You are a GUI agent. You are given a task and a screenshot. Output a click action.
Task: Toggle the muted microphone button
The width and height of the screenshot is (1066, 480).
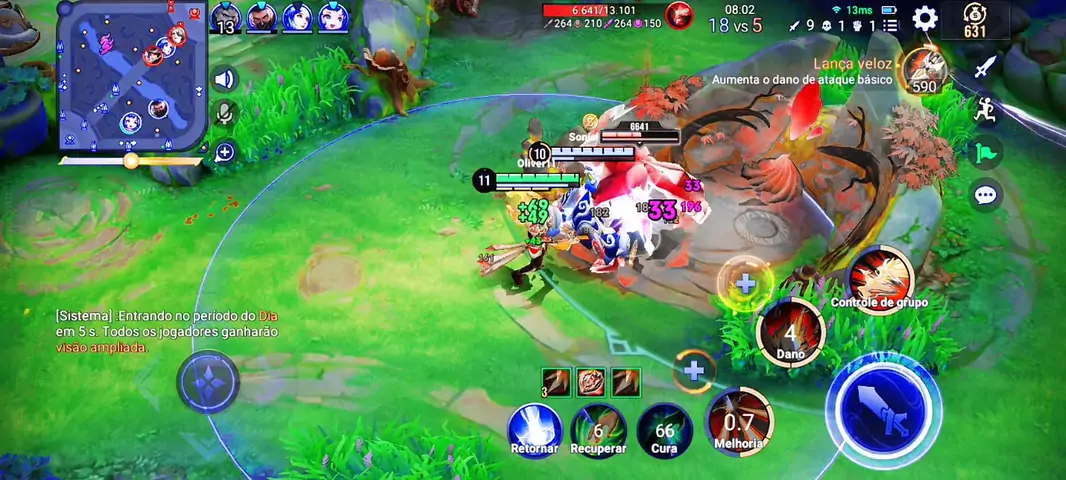[225, 115]
